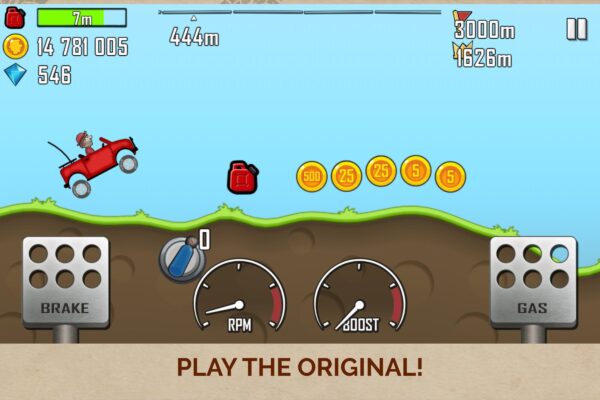Step on the GAS pedal
The image size is (600, 400).
pyautogui.click(x=532, y=281)
